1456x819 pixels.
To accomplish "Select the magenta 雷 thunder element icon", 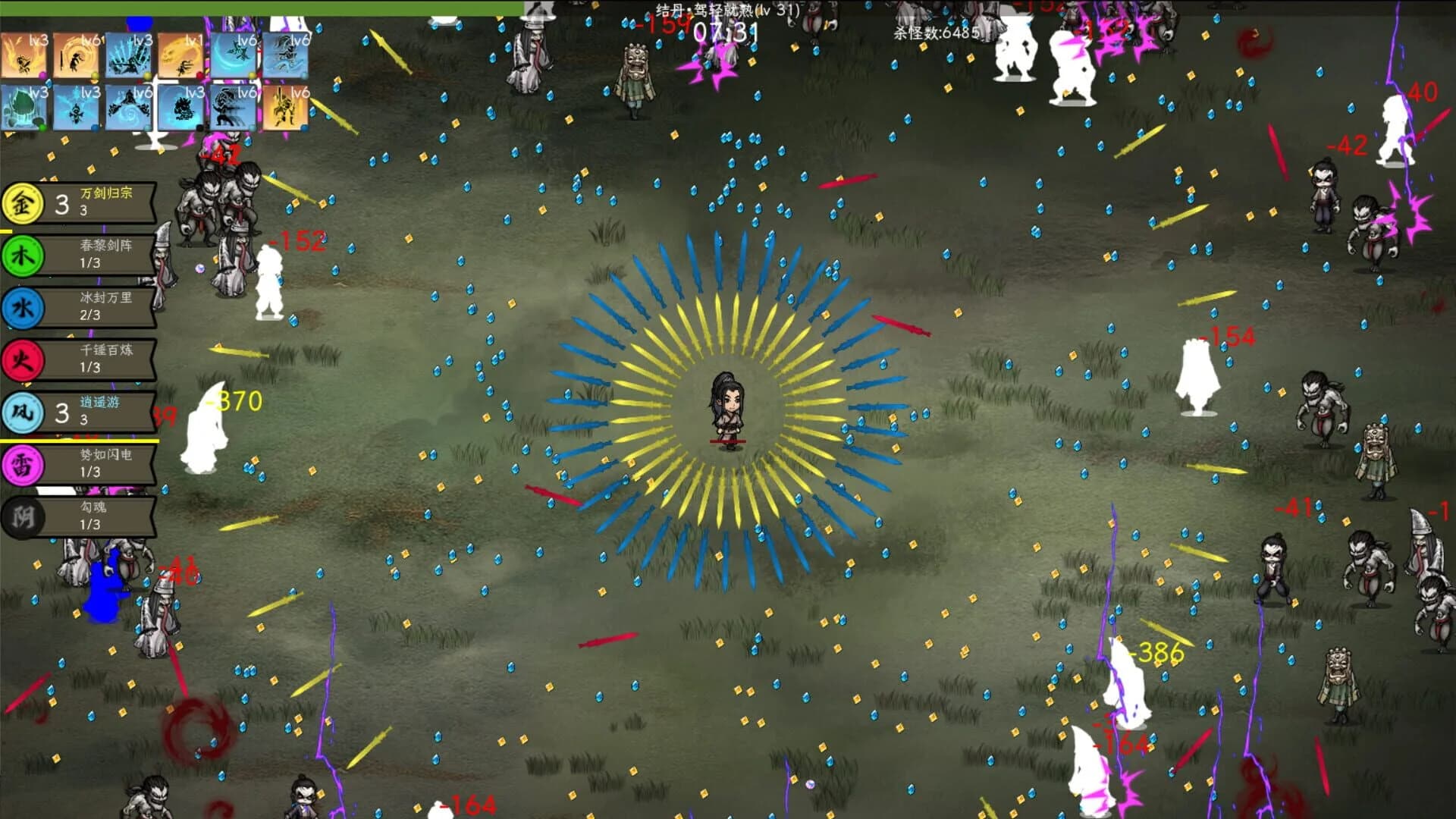I will 23,462.
